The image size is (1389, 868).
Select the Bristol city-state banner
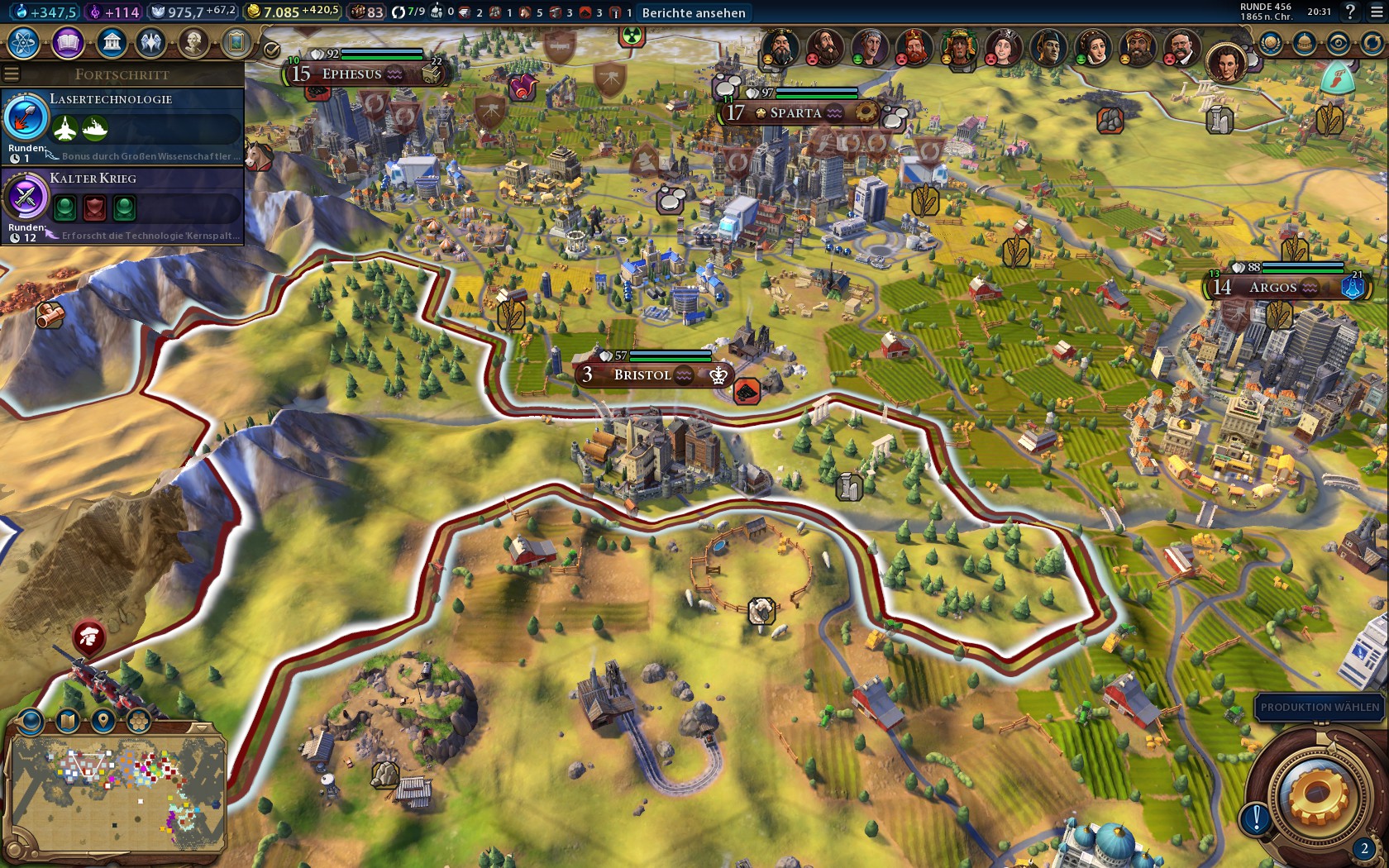[x=642, y=374]
